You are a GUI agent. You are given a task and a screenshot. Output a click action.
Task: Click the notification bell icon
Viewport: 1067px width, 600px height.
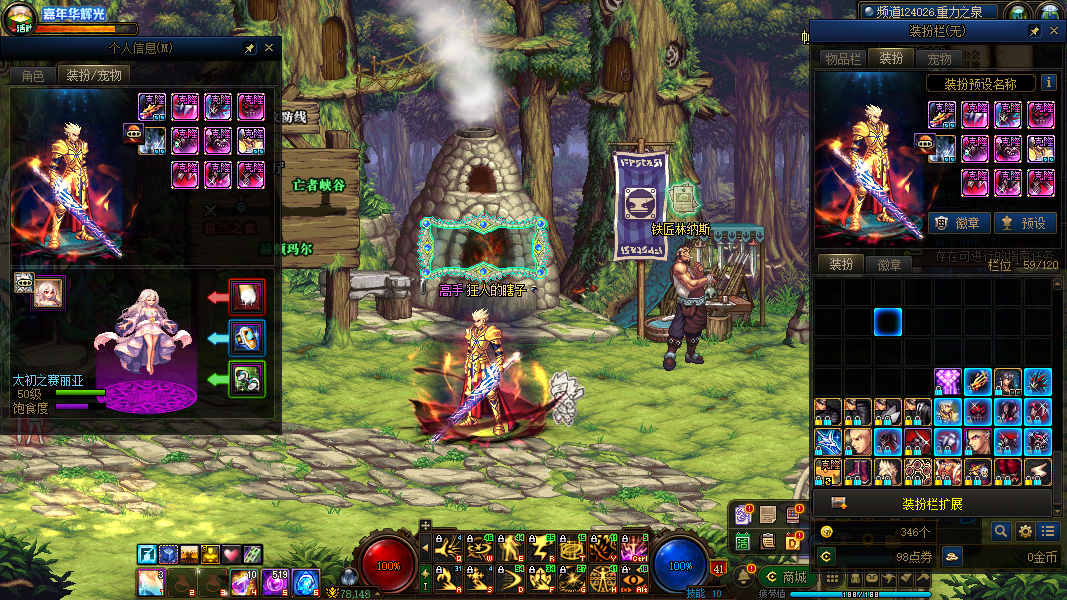(744, 577)
